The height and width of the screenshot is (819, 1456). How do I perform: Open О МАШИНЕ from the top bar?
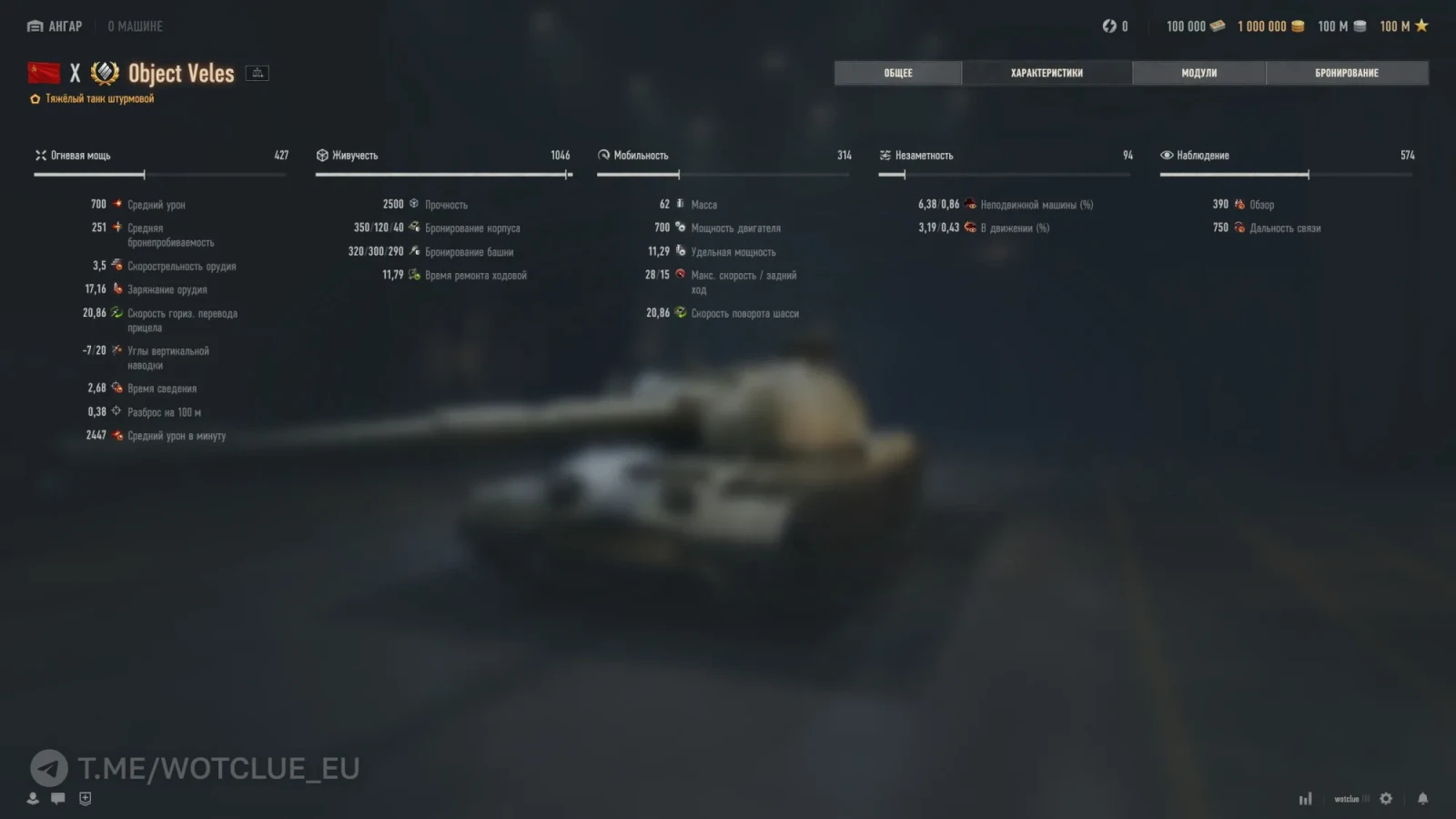(135, 26)
